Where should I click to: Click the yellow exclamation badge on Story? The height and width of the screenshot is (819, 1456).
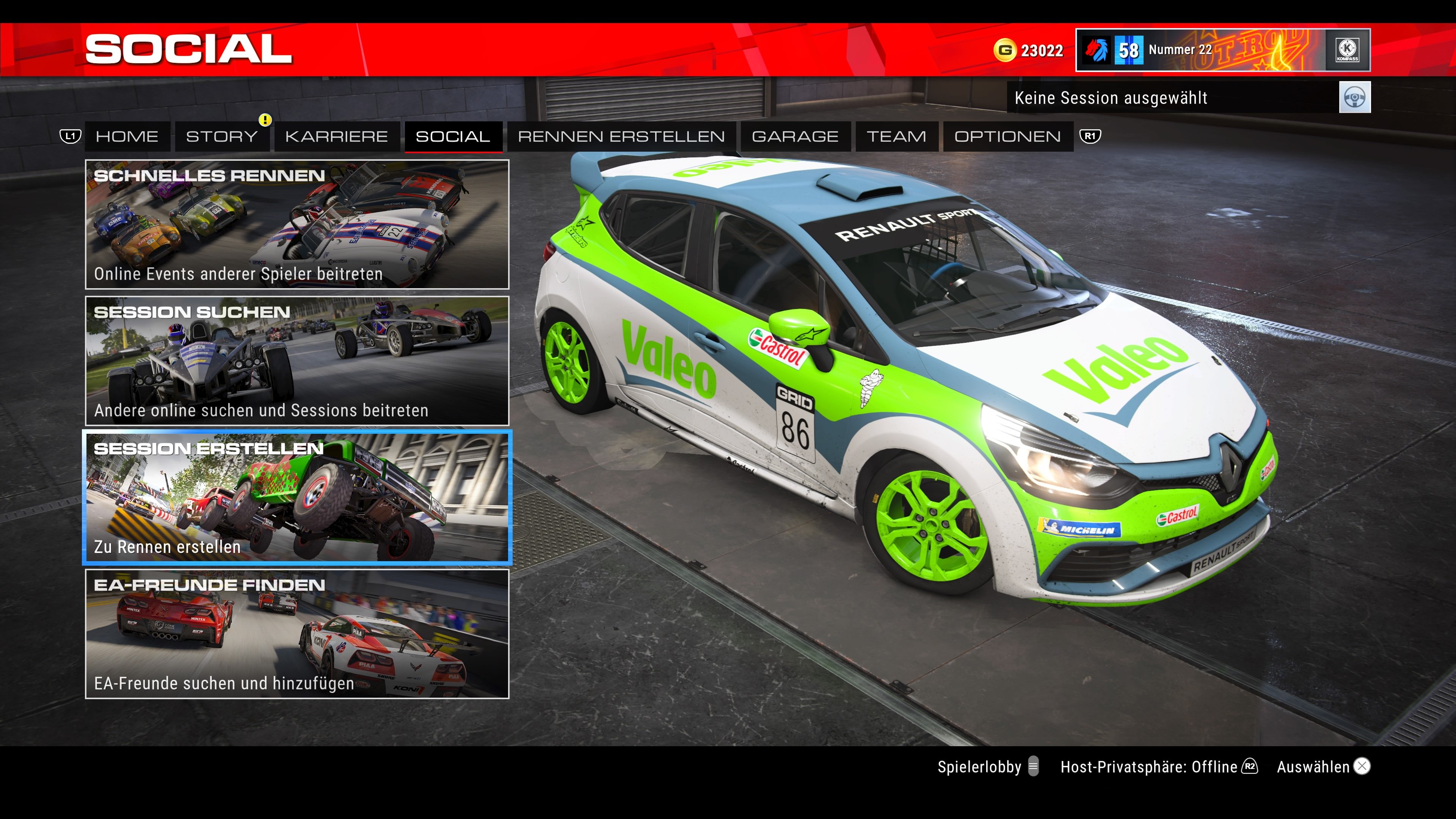coord(265,120)
